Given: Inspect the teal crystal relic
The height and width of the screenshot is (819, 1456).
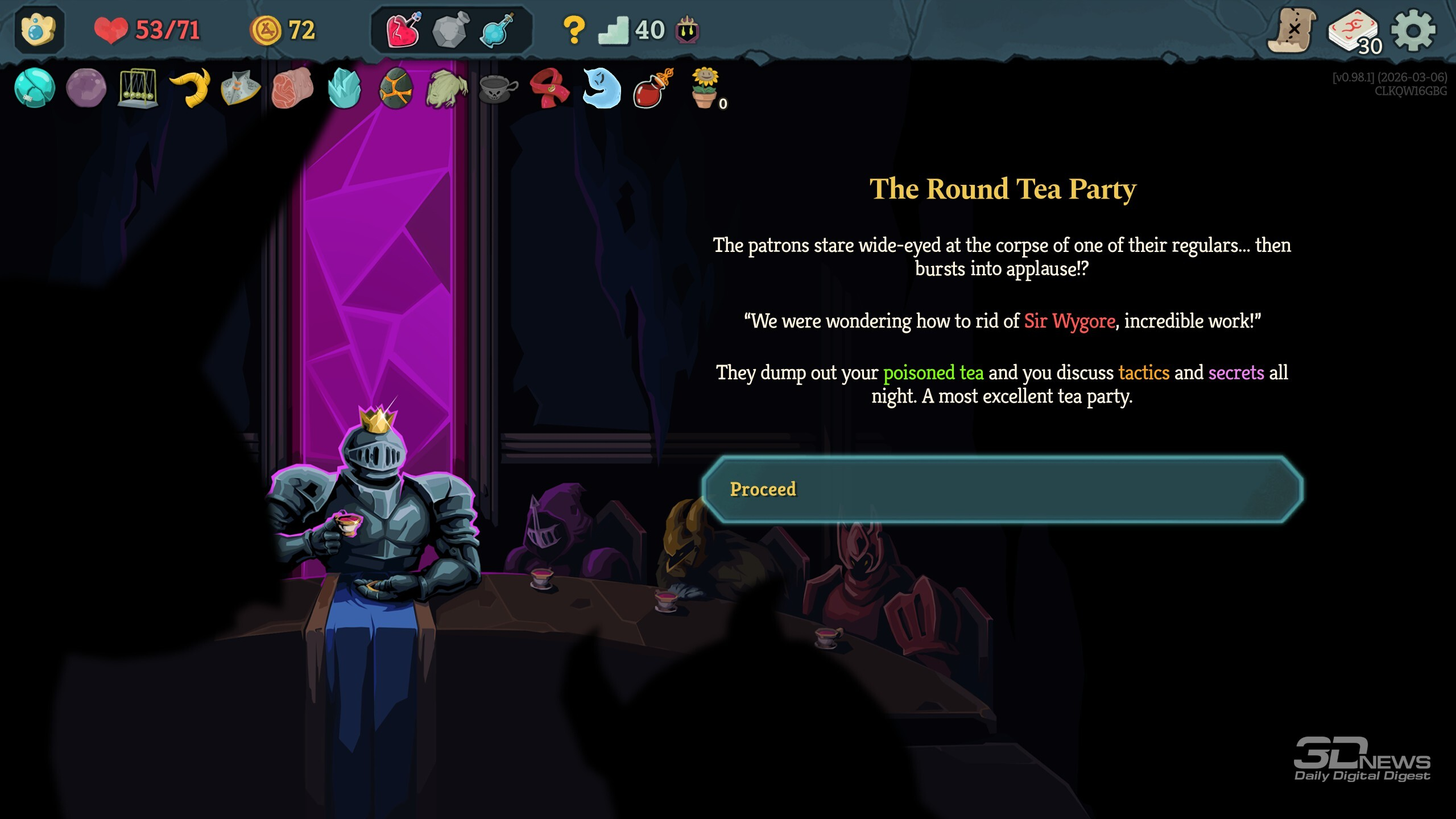Looking at the screenshot, I should point(344,88).
